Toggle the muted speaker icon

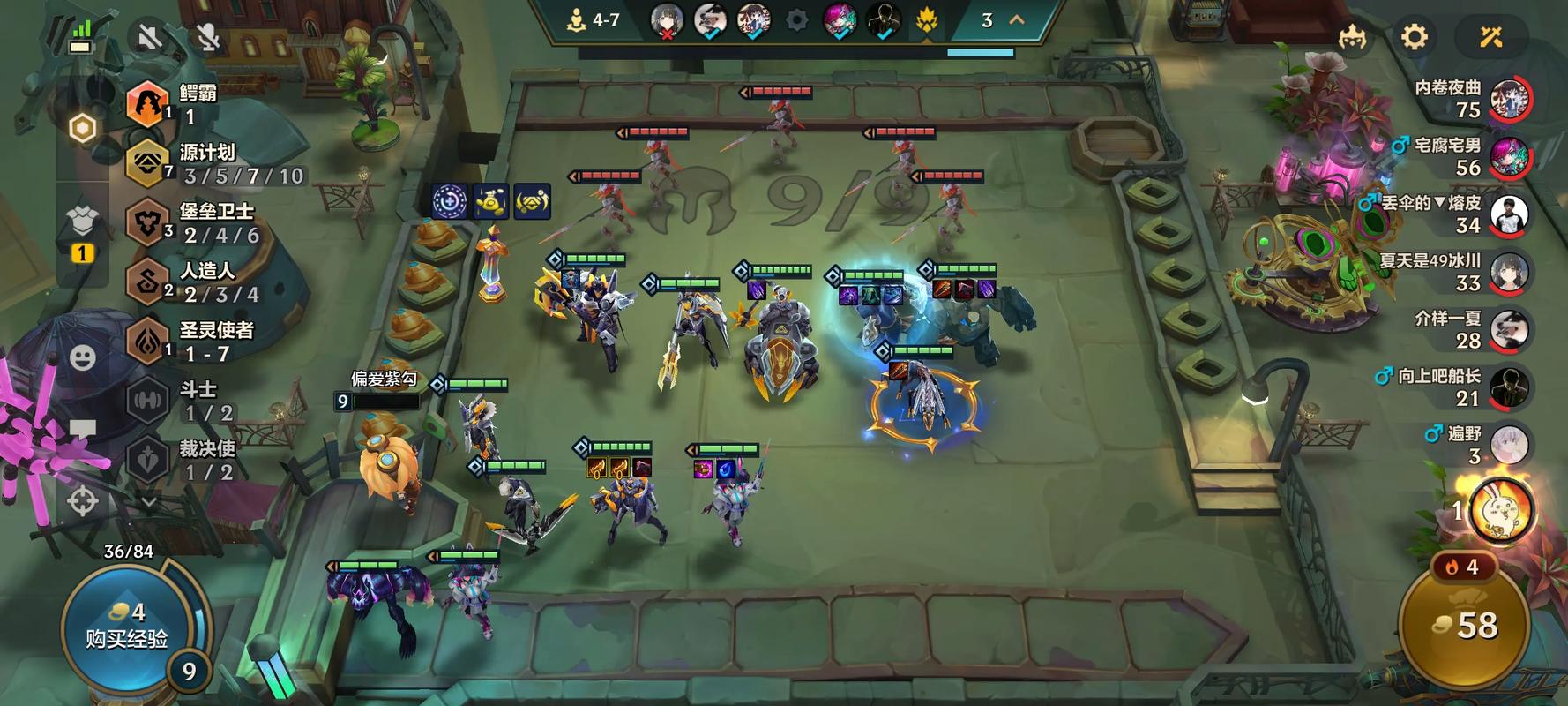(150, 37)
